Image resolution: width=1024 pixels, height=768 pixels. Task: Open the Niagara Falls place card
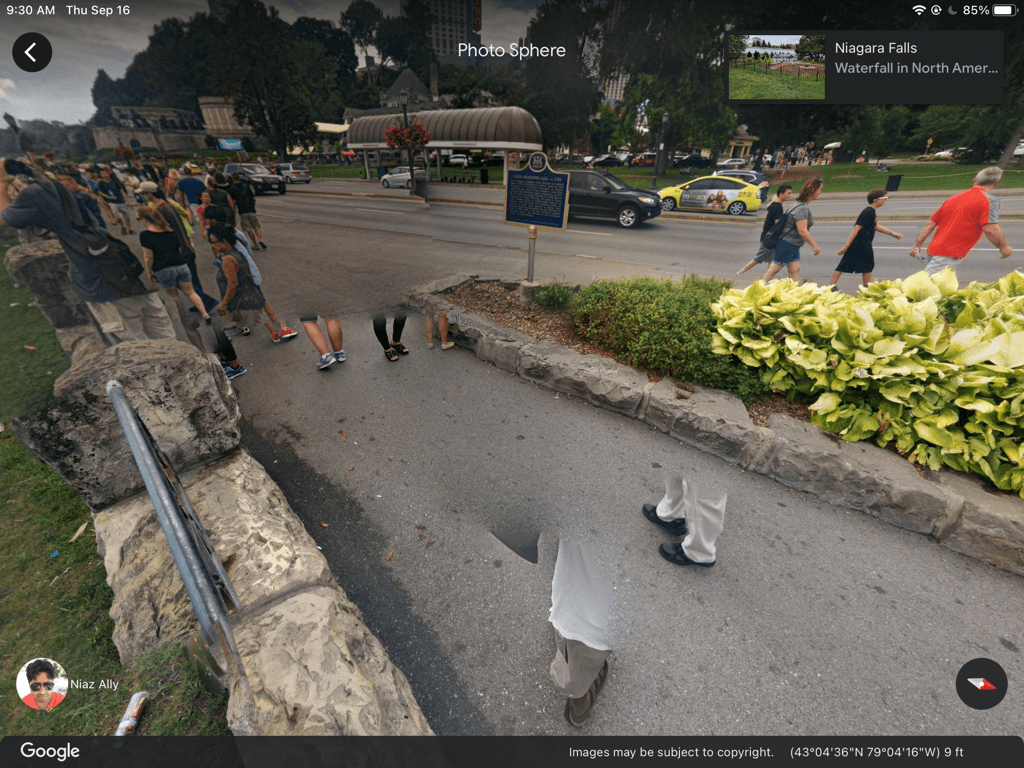[915, 58]
